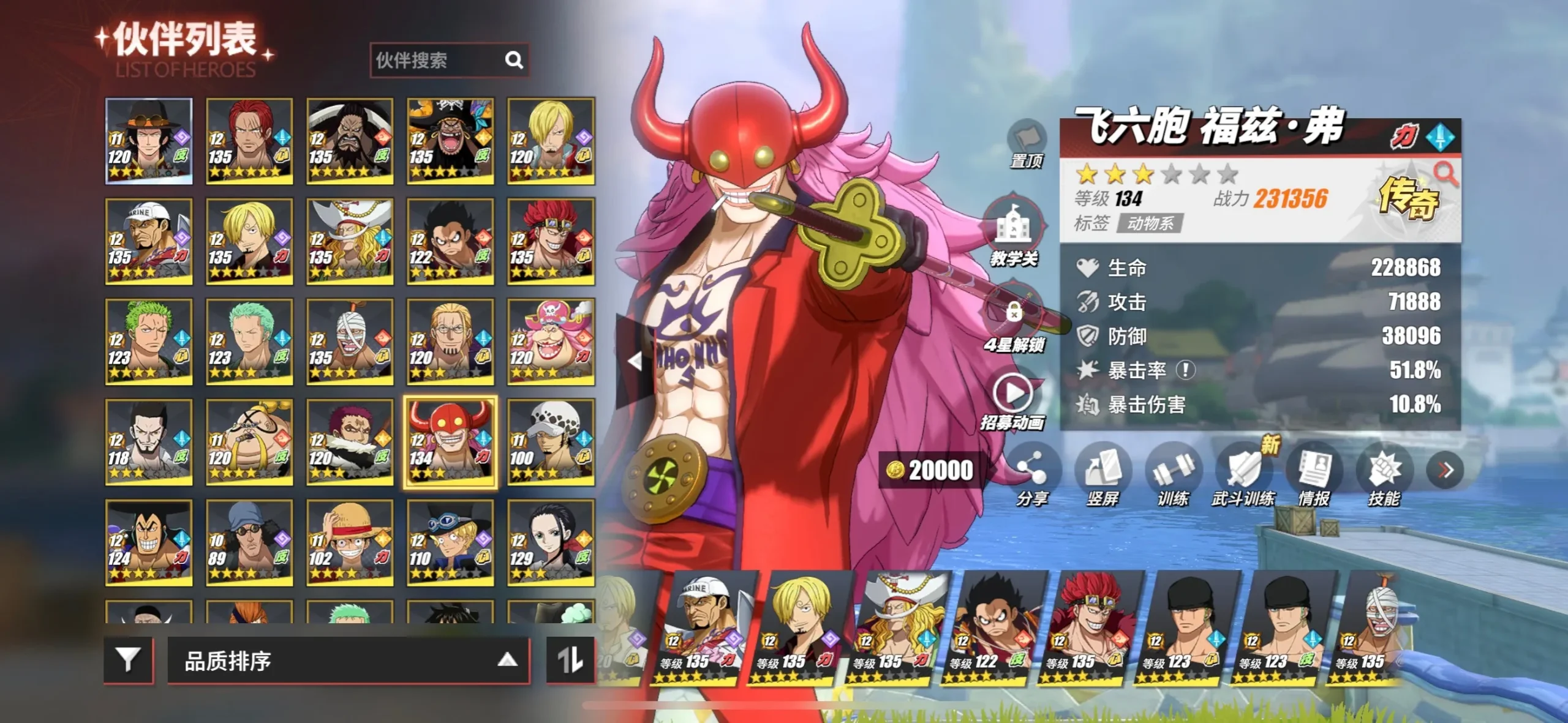Open the 品质排序 sort dropdown
1568x723 pixels.
coord(348,661)
